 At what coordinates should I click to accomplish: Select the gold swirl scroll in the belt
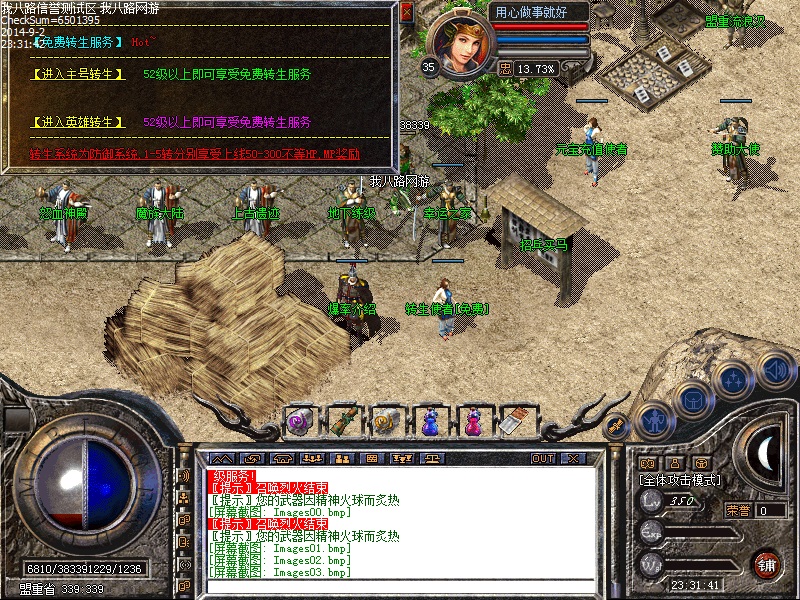click(x=386, y=420)
